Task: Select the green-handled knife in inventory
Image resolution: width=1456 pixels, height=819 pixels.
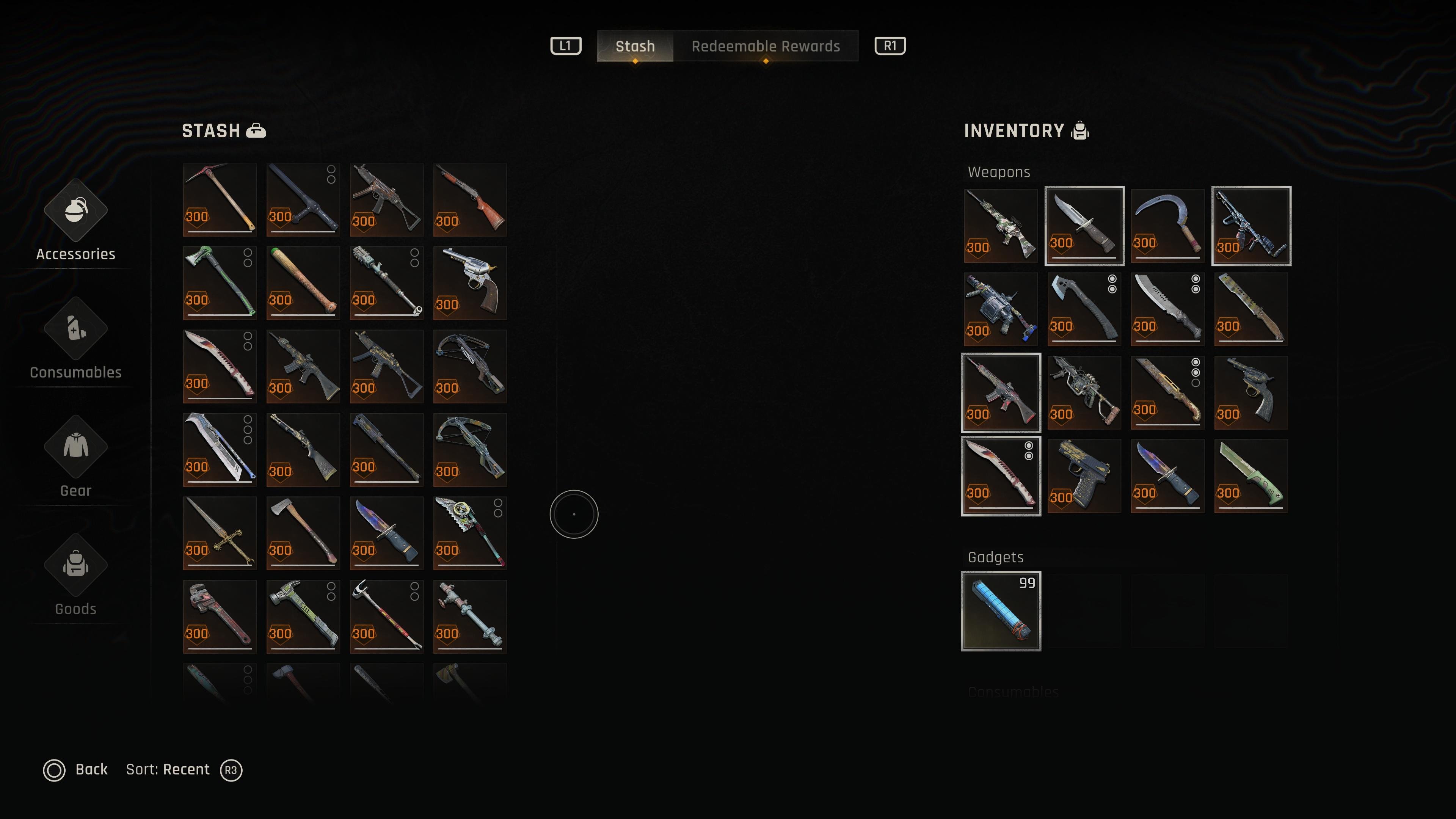Action: tap(1251, 476)
